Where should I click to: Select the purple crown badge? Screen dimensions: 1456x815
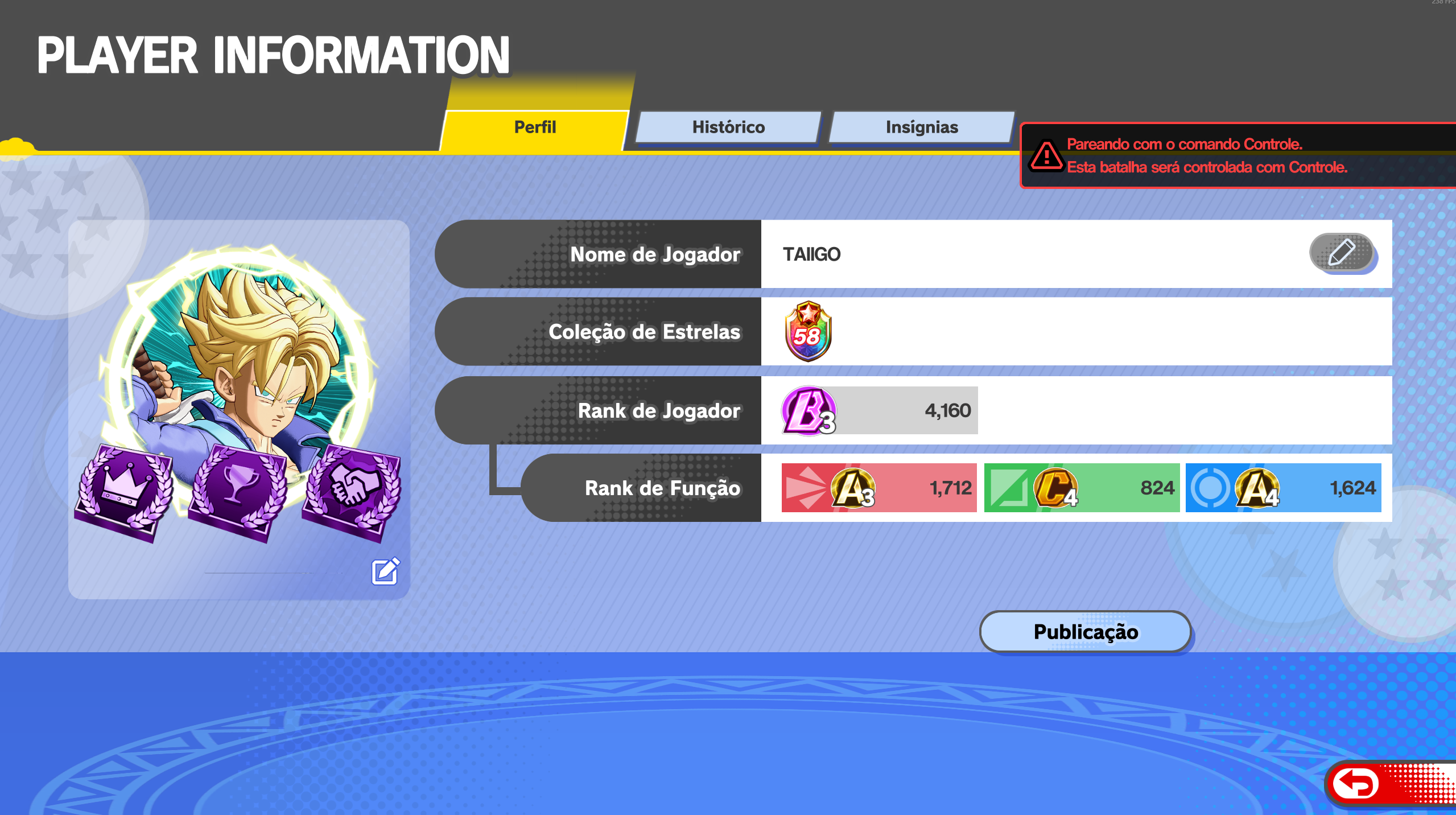125,491
